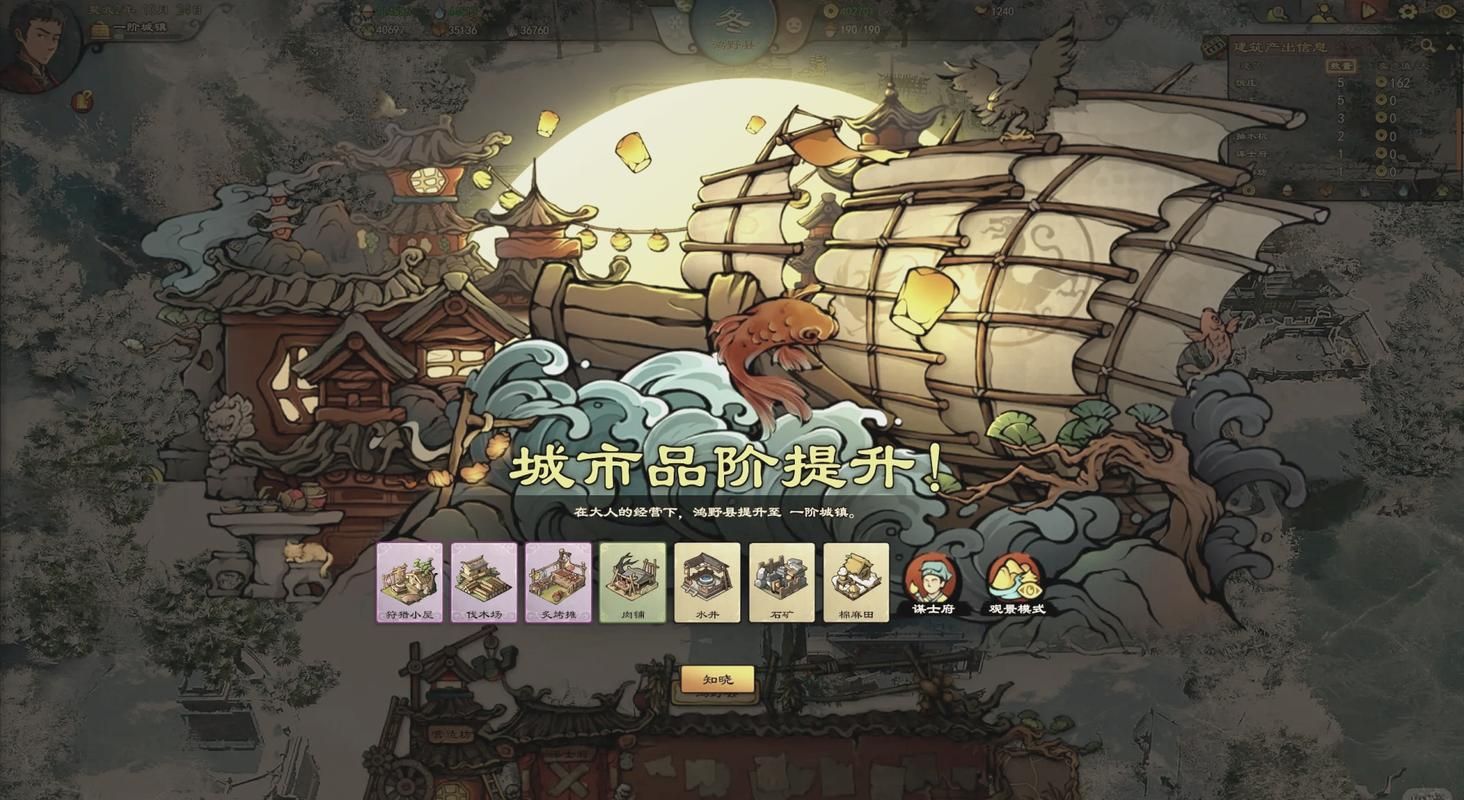Click the 190/190 population capacity bar

click(860, 28)
